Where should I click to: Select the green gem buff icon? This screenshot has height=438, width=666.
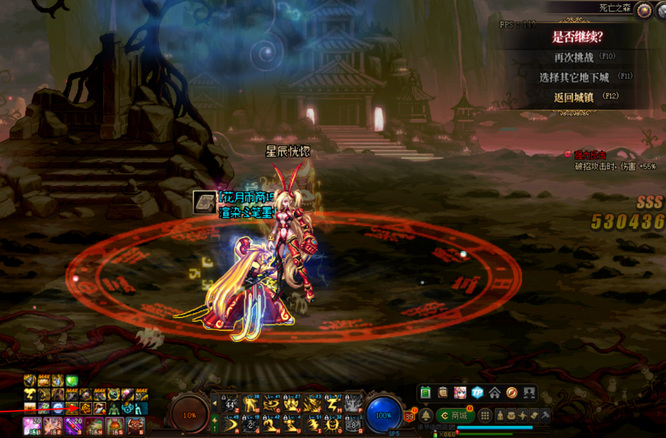(x=72, y=381)
